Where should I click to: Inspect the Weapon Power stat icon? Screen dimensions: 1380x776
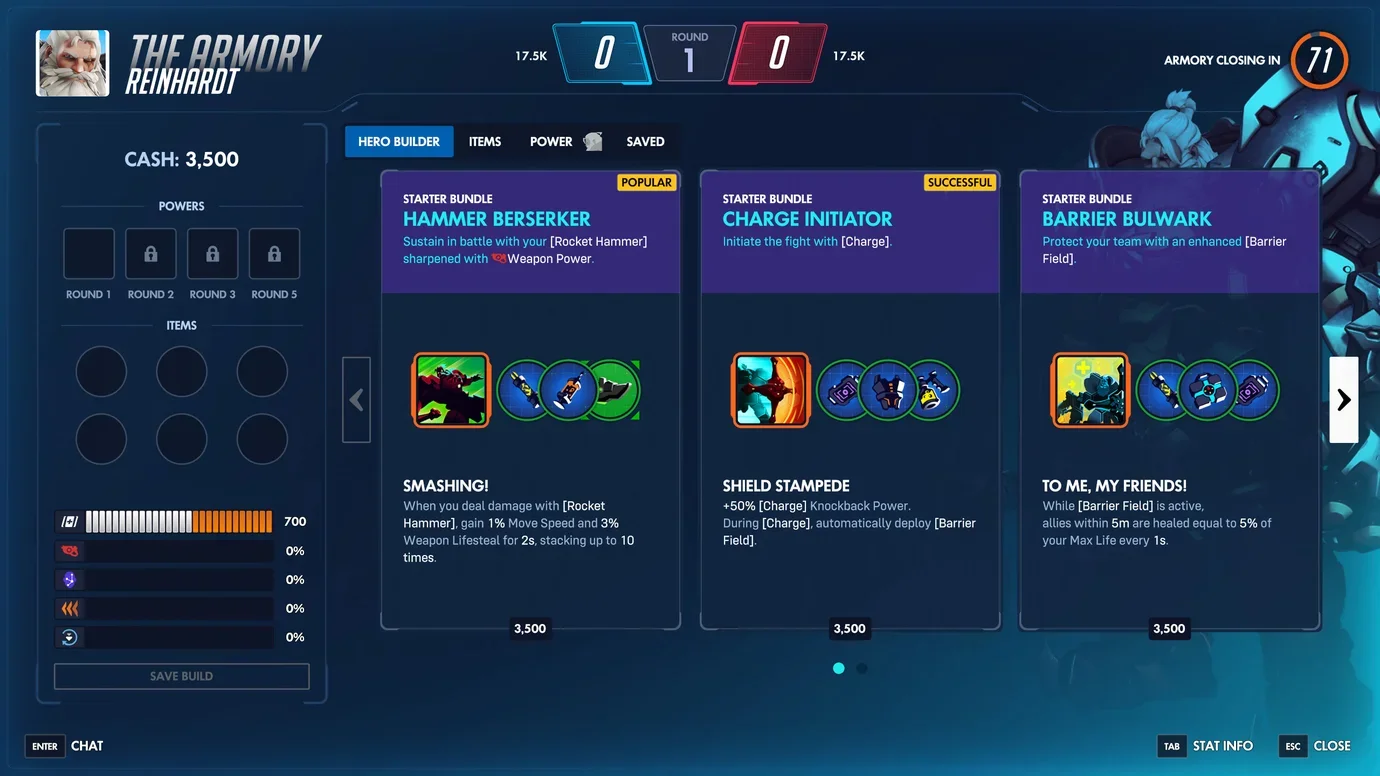pos(70,550)
